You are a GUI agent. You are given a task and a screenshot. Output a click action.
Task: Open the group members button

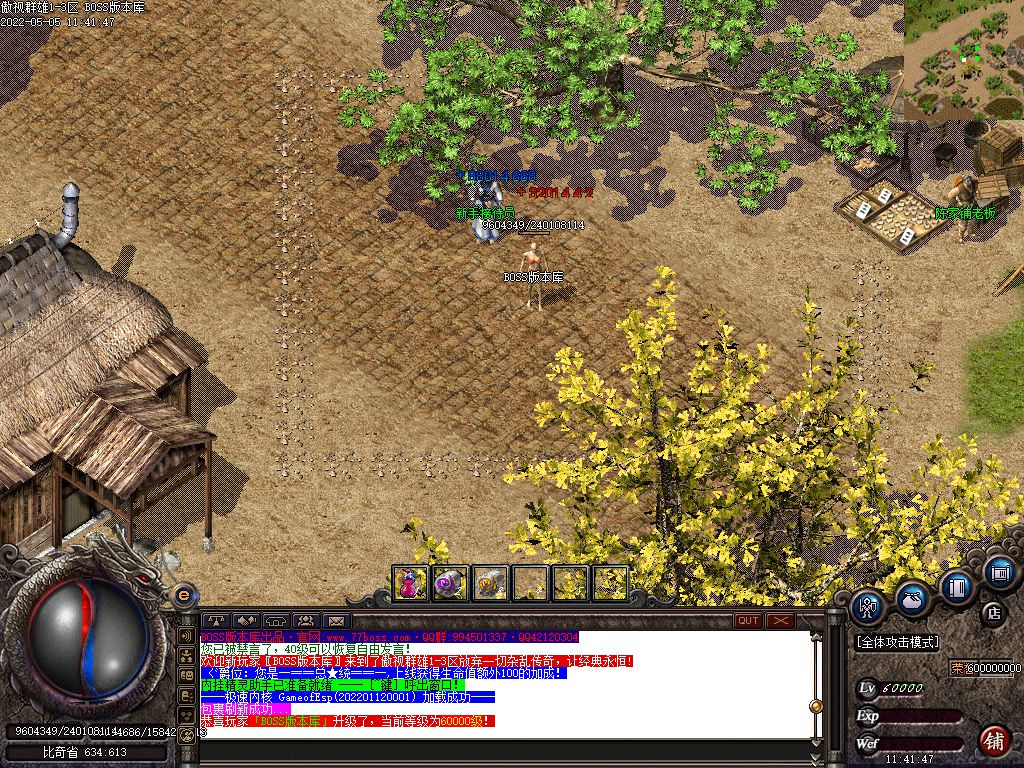click(305, 621)
